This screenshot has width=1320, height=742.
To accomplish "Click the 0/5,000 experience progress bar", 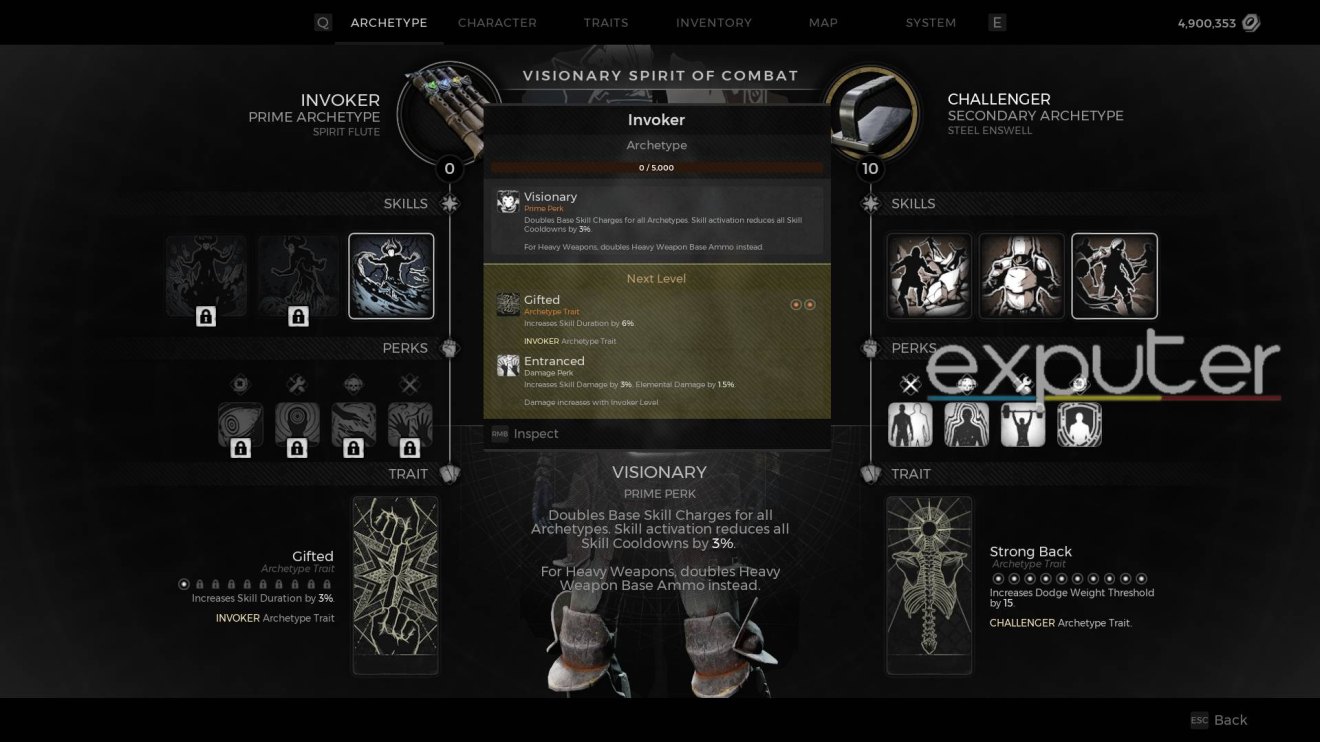I will click(657, 166).
